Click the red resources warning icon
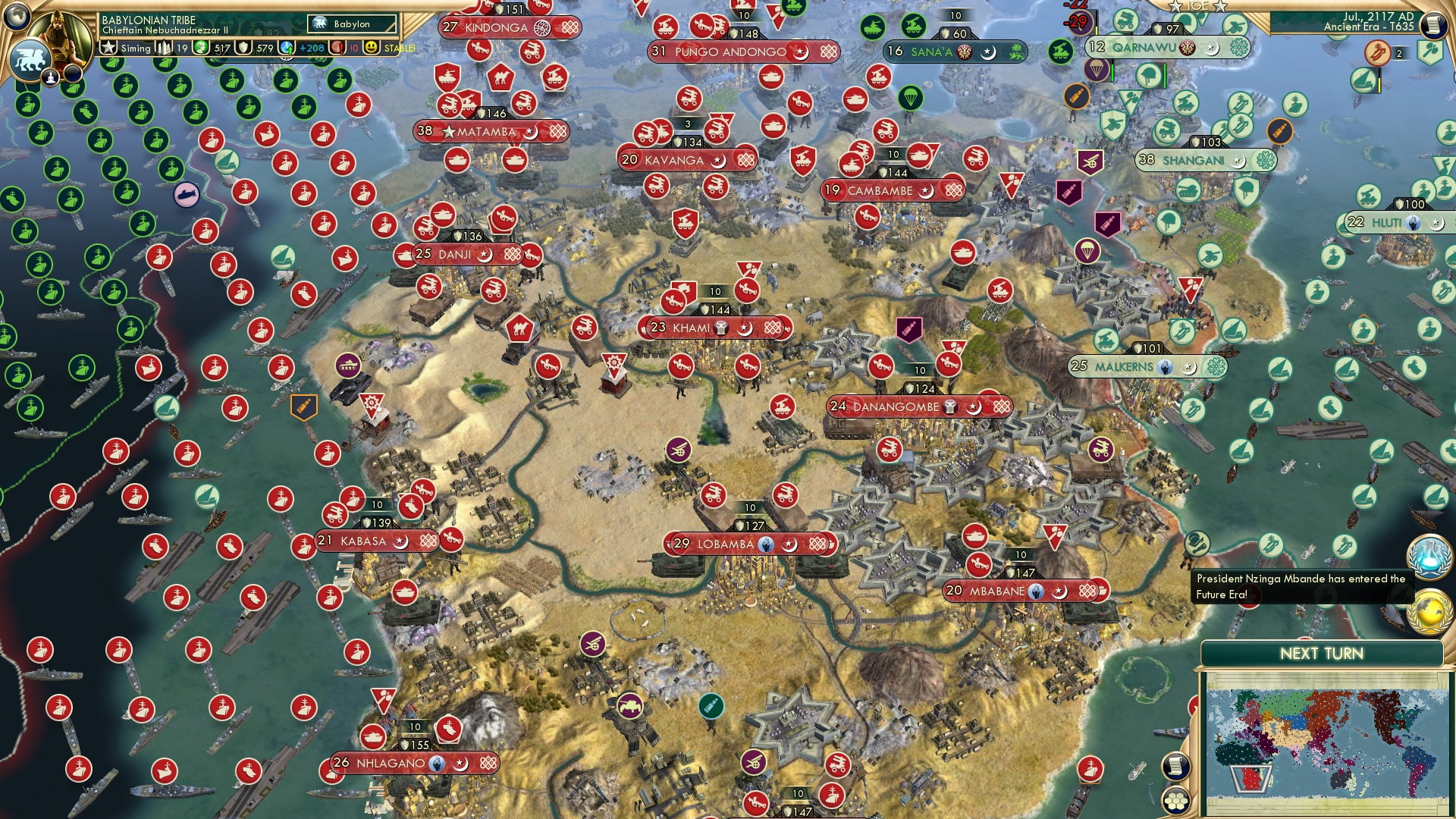This screenshot has height=819, width=1456. pos(337,47)
